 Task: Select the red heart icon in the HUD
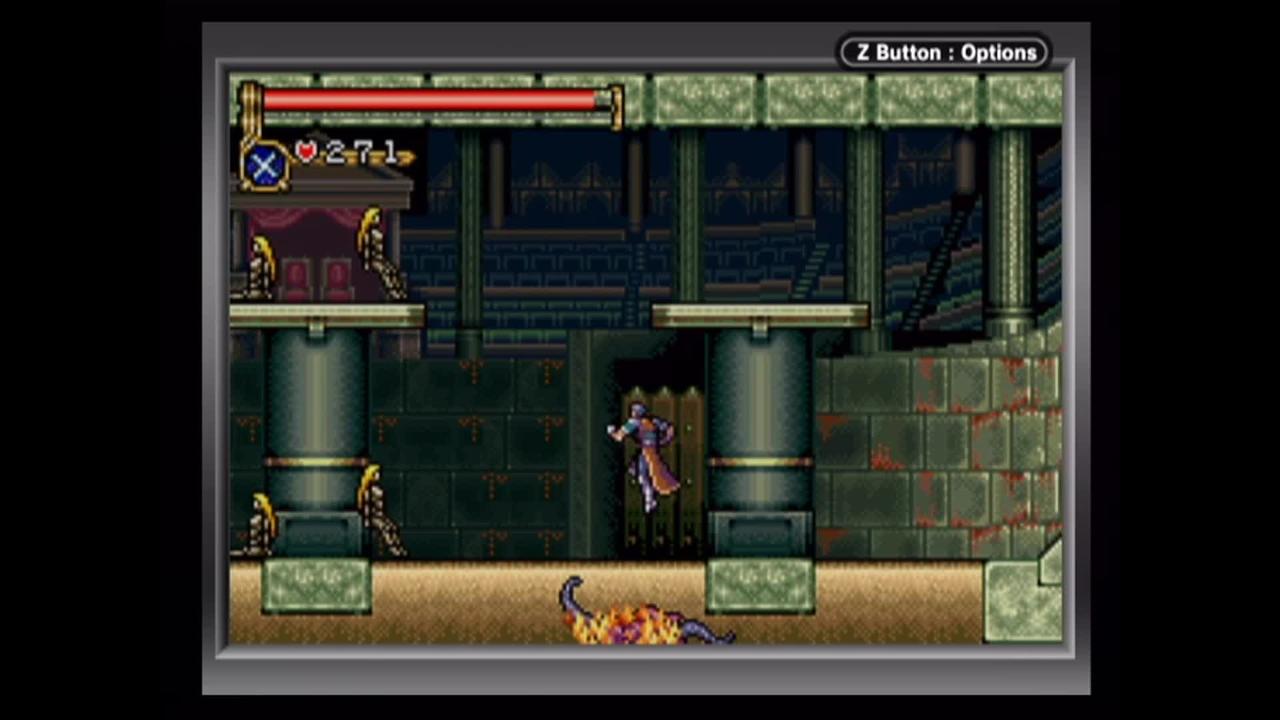point(306,150)
